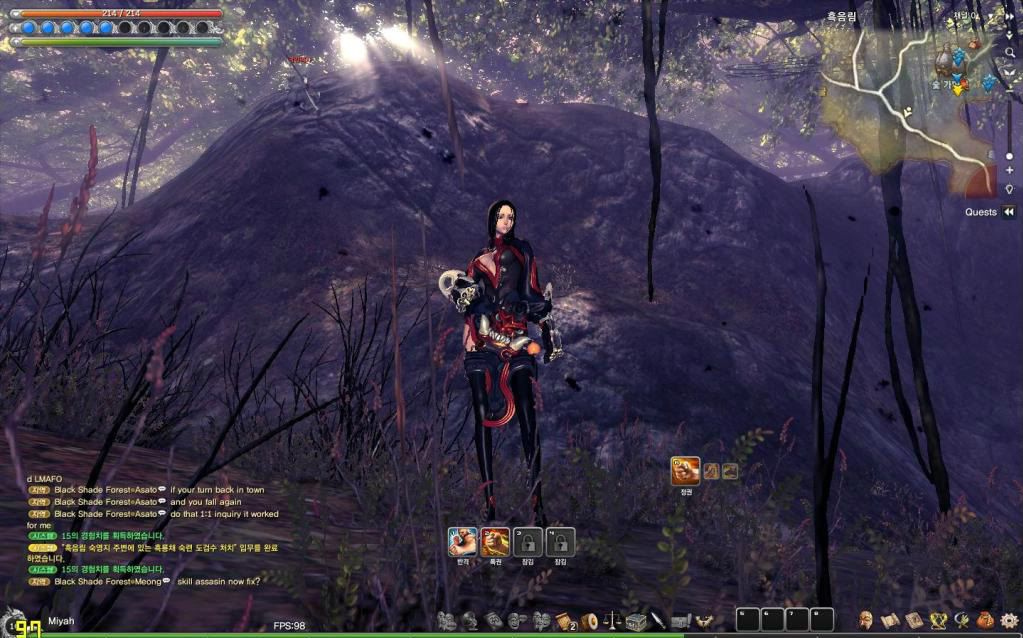Open the rolled map scroll icon
Viewport: 1023px width, 638px height.
coord(891,620)
